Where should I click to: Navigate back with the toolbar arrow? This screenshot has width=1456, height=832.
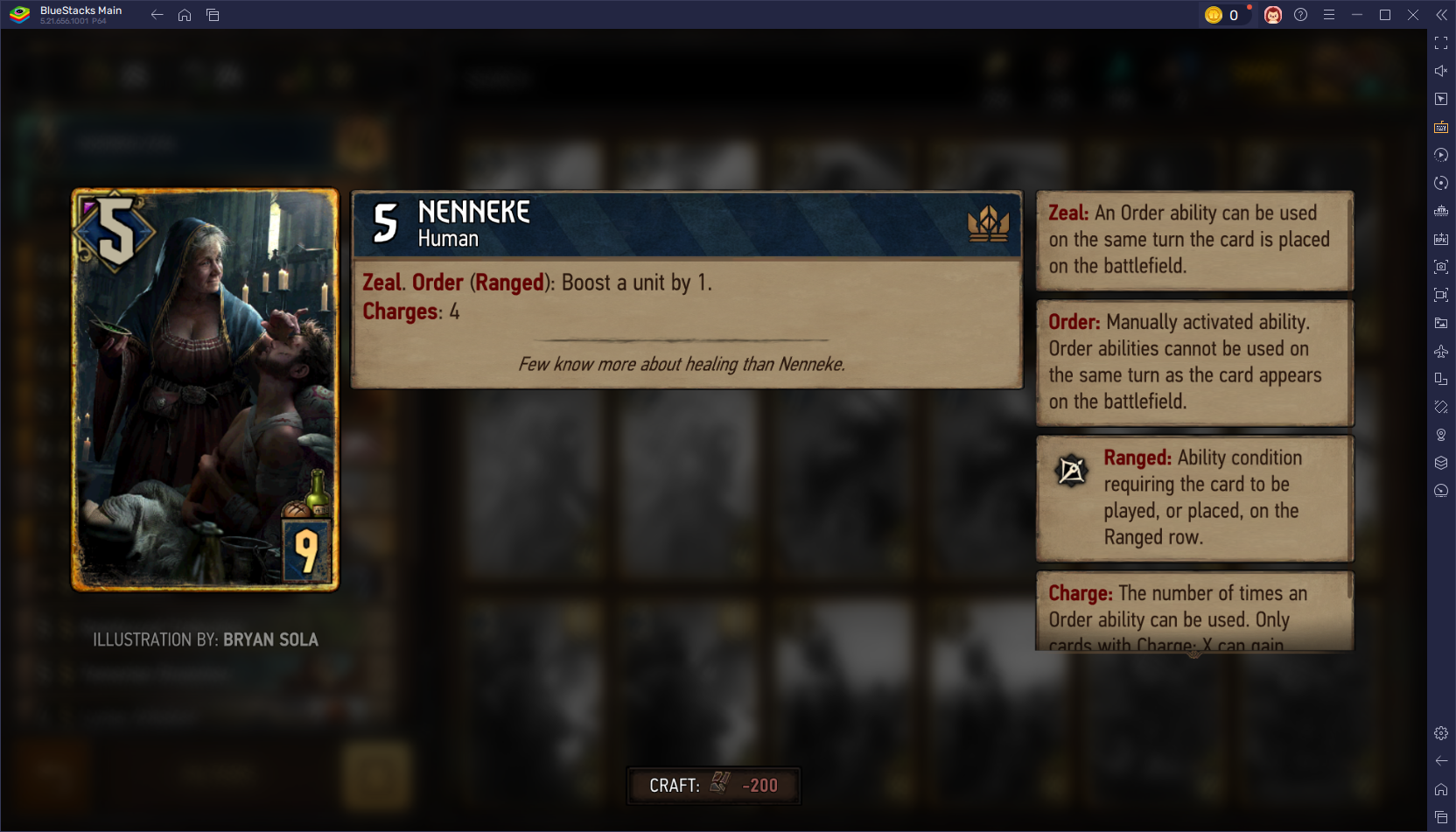click(x=156, y=14)
